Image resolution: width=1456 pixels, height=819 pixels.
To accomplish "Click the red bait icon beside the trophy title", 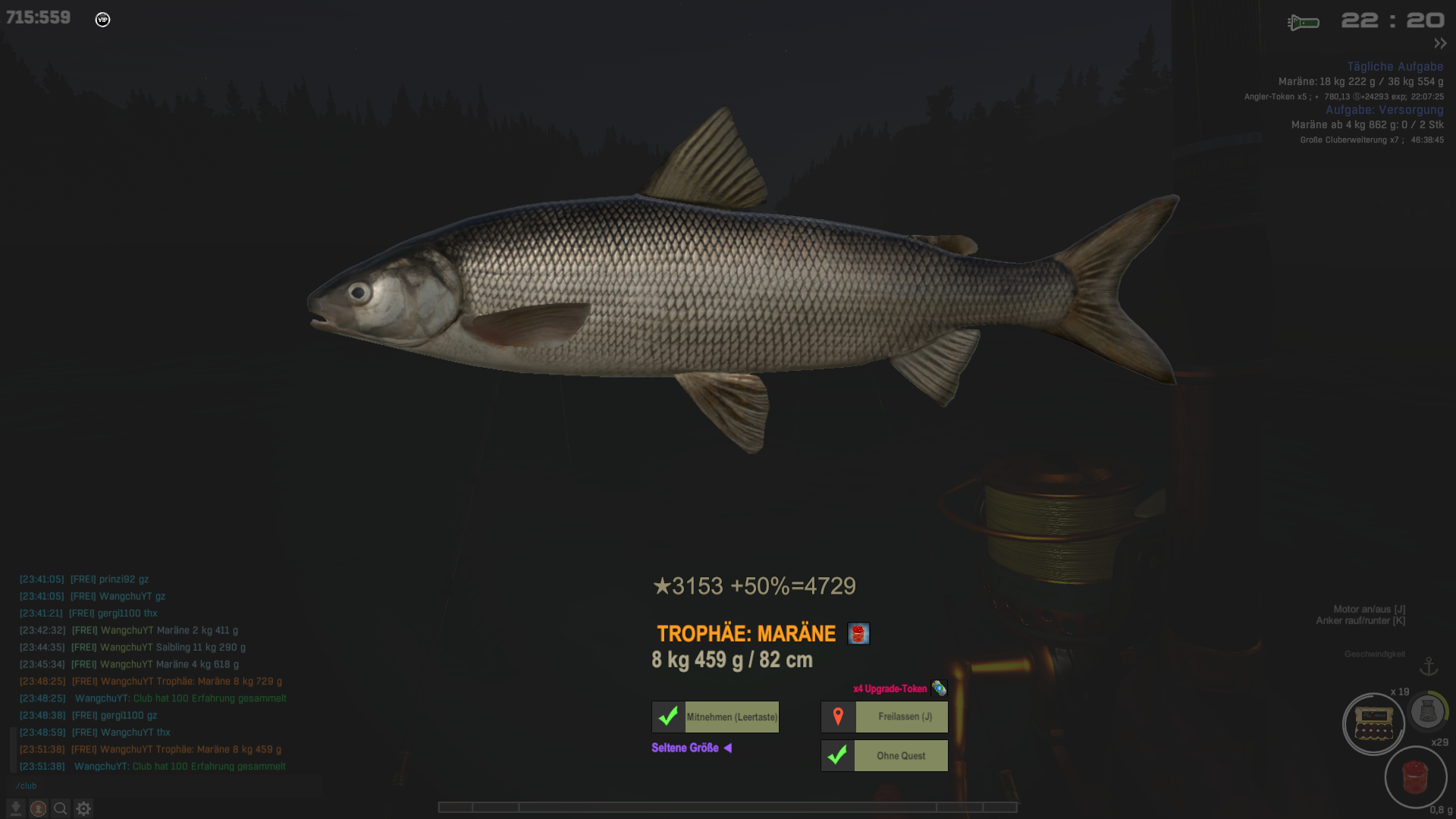I will 858,634.
